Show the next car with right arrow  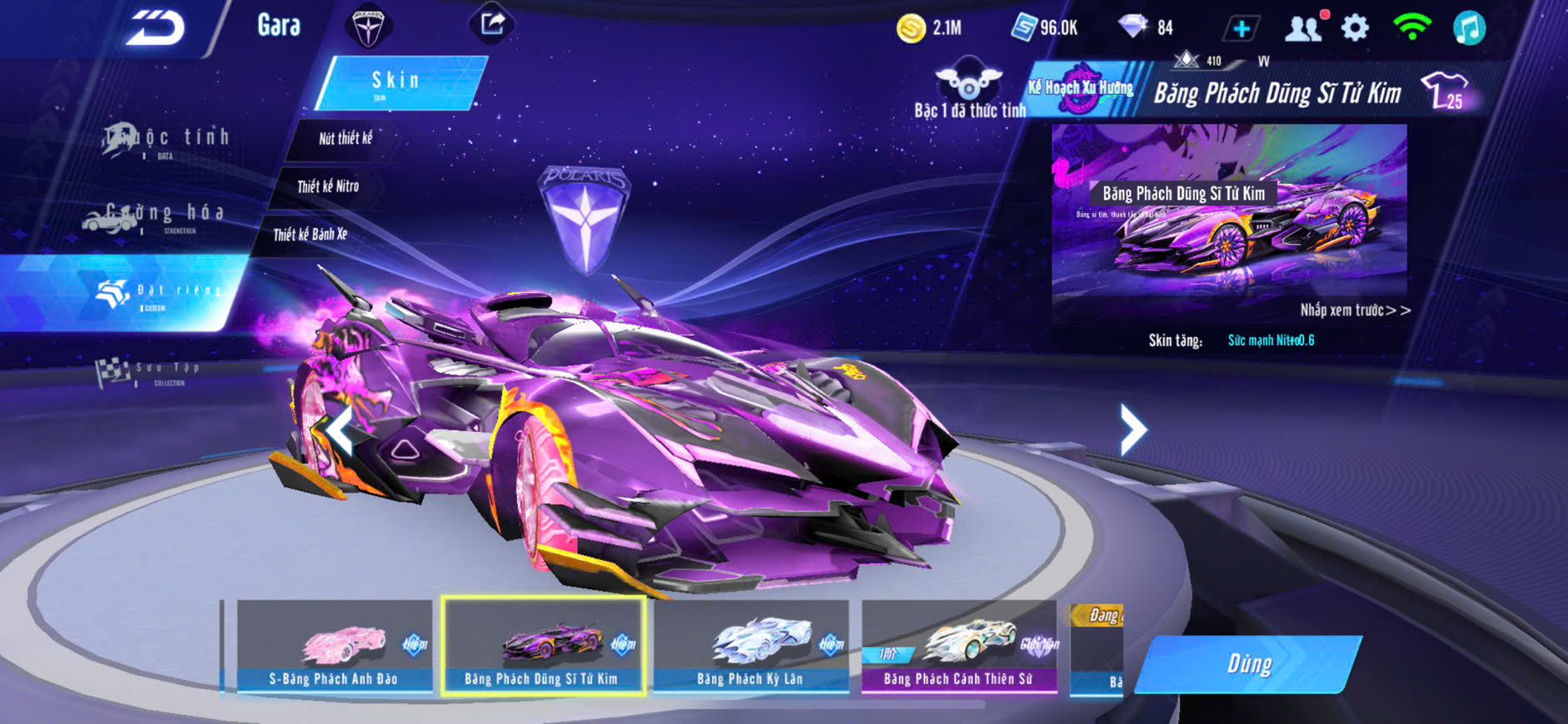click(x=1132, y=429)
